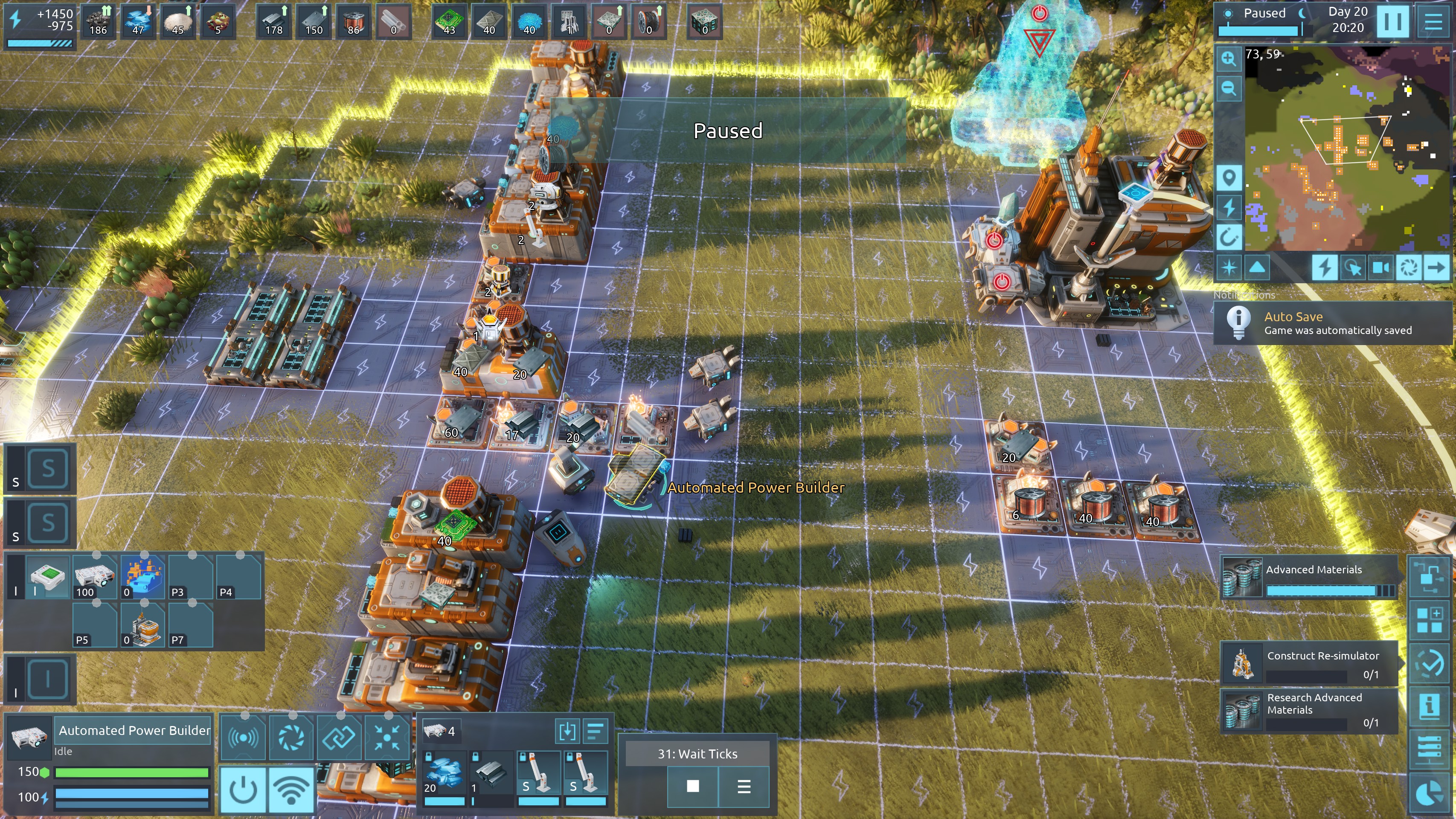Select the silica crystal inventory slot
The width and height of the screenshot is (1456, 819).
[444, 773]
